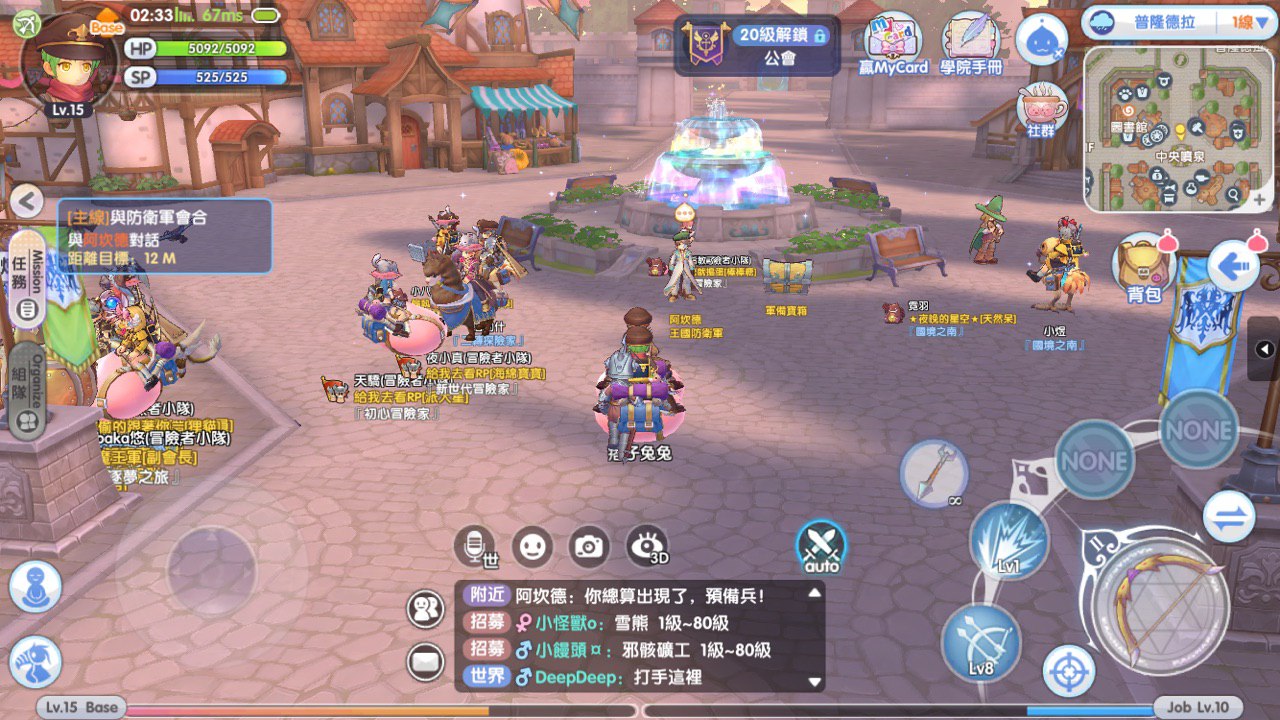Select the main quest 與防衛軍會合 tracker
Image resolution: width=1280 pixels, height=720 pixels.
[165, 236]
